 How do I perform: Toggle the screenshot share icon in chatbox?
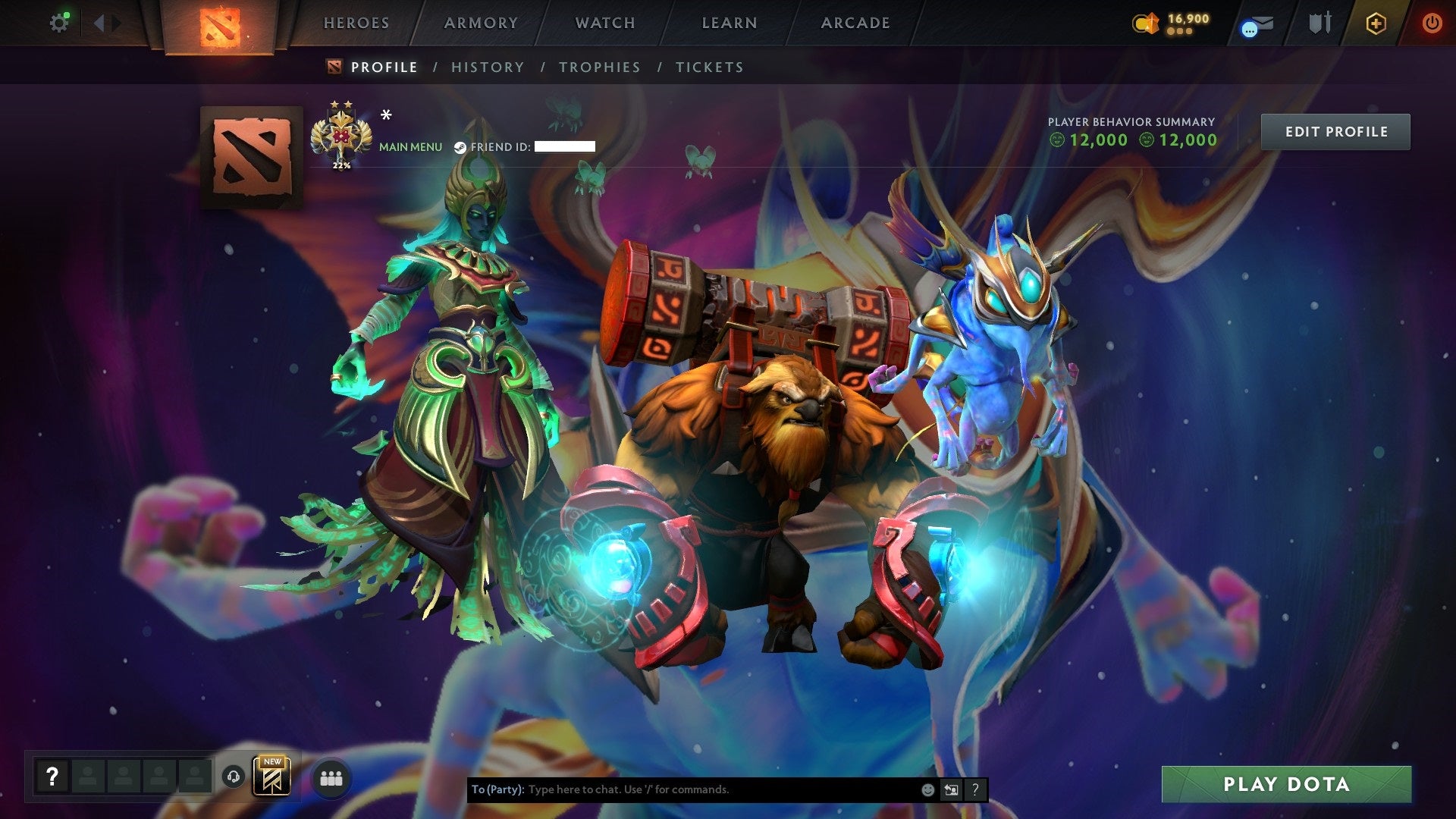951,789
